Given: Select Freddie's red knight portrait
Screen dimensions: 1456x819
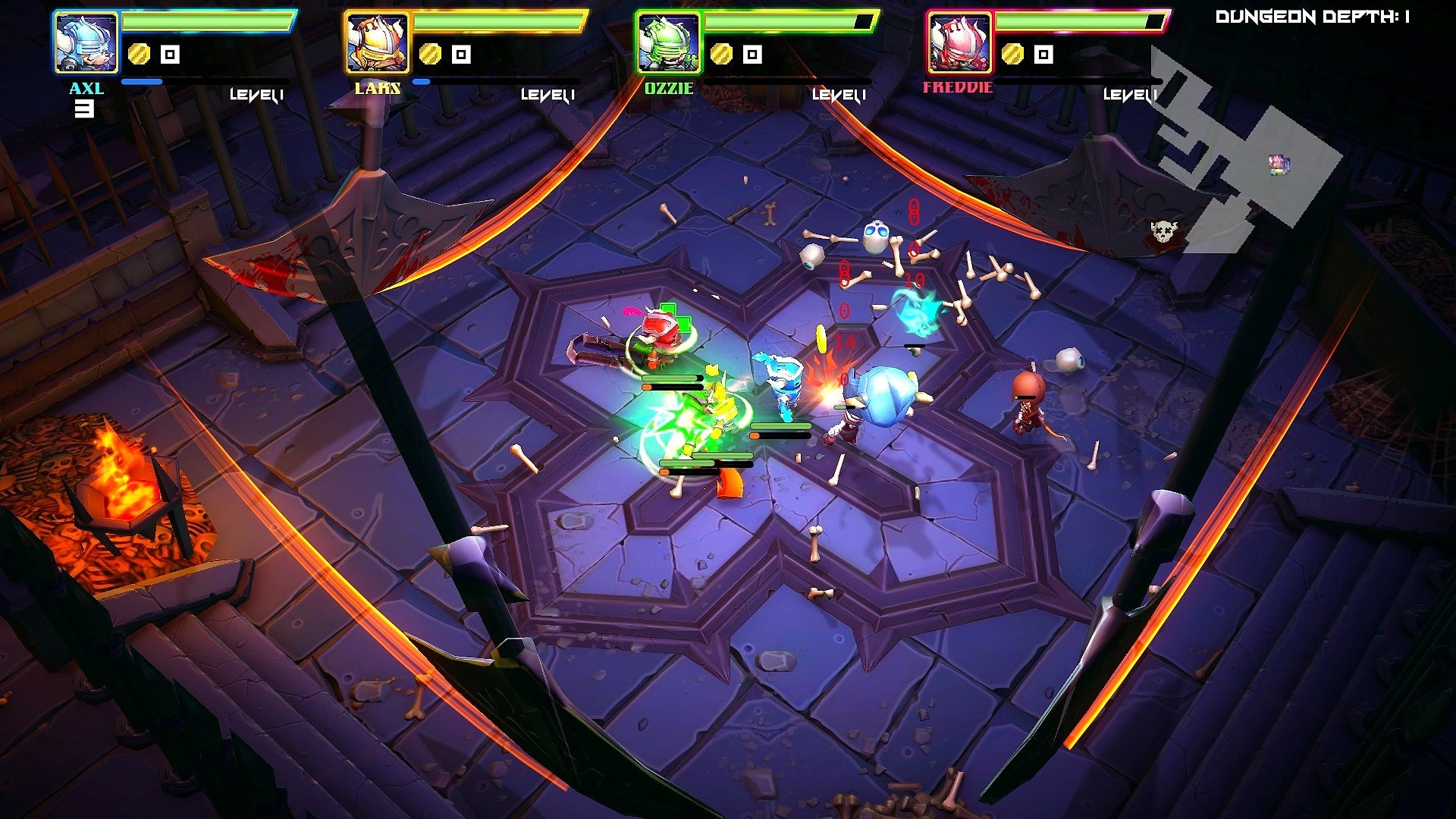Looking at the screenshot, I should (959, 42).
